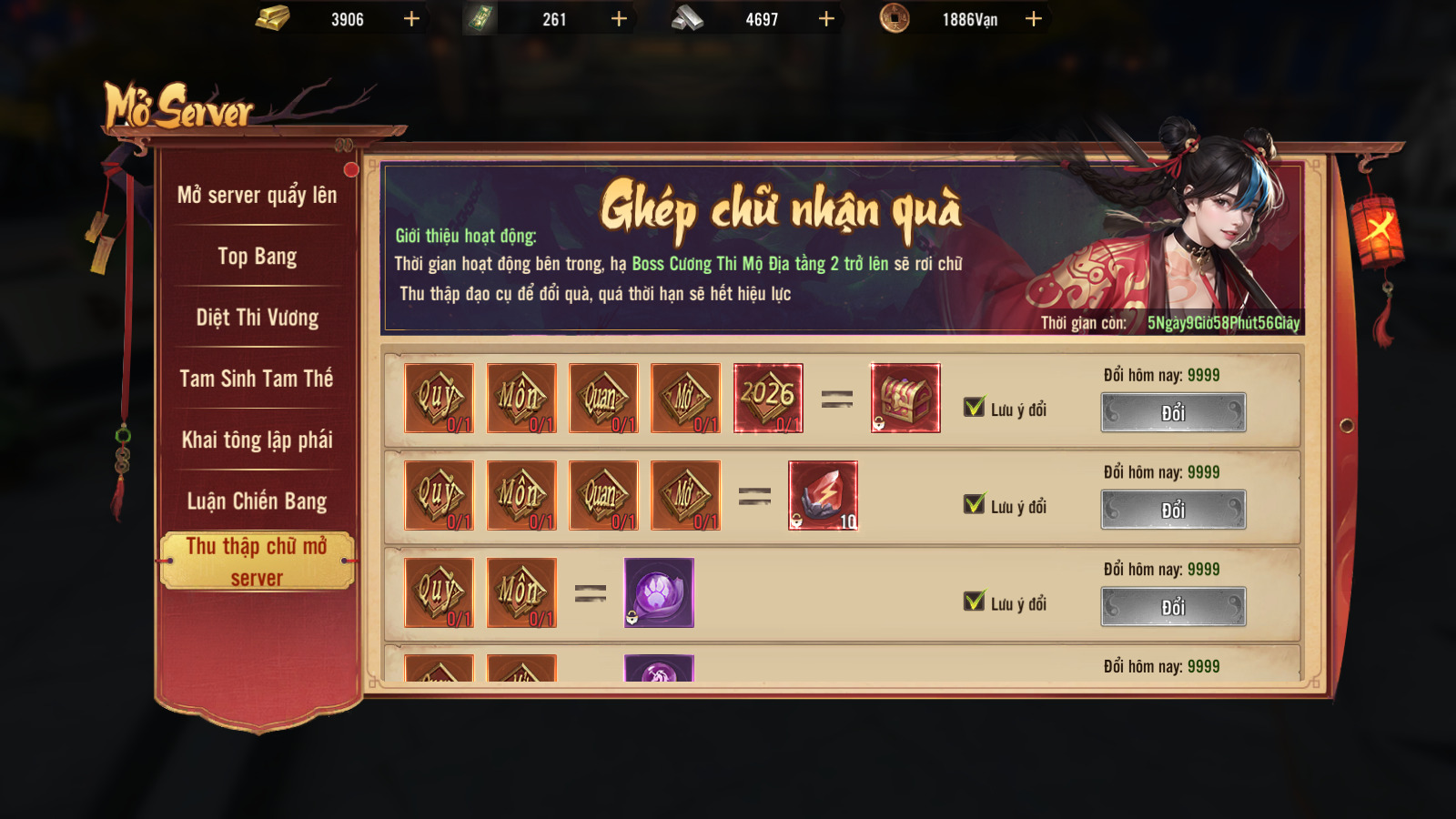Toggle Lưu ý đổi for treasure chest row
Image resolution: width=1456 pixels, height=819 pixels.
[975, 408]
